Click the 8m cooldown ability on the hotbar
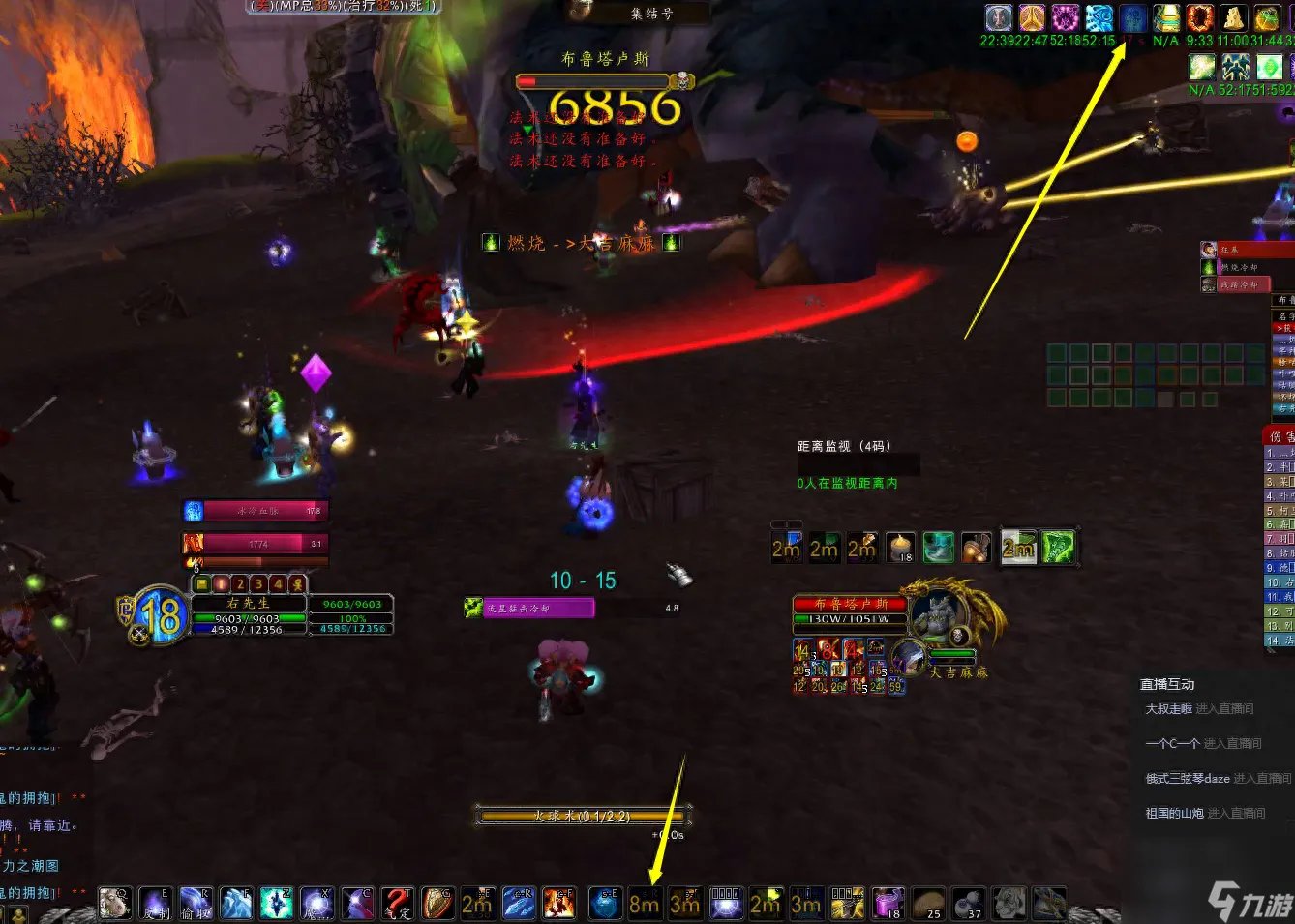1295x924 pixels. coord(645,903)
